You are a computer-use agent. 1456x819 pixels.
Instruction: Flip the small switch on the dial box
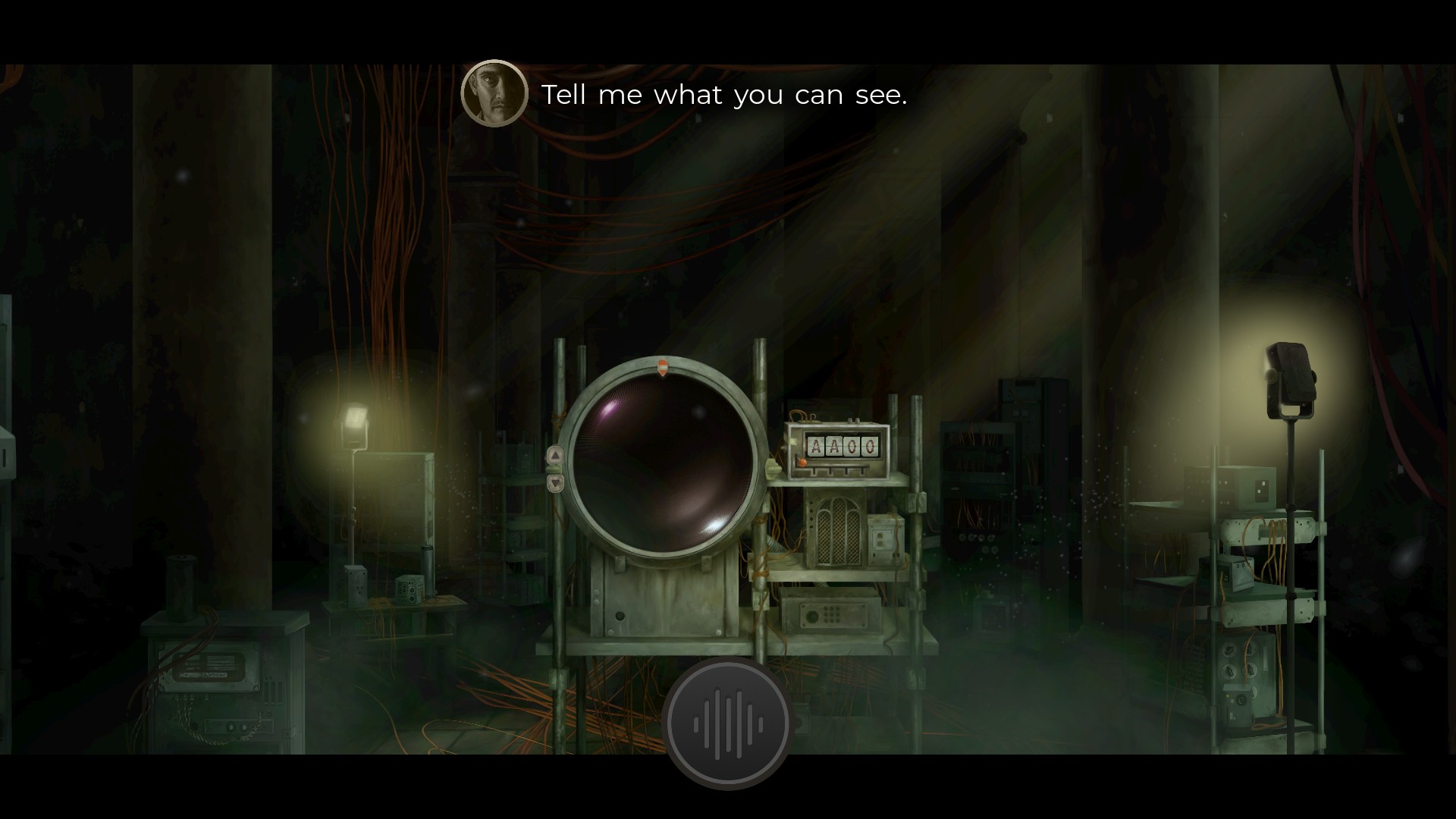[854, 419]
